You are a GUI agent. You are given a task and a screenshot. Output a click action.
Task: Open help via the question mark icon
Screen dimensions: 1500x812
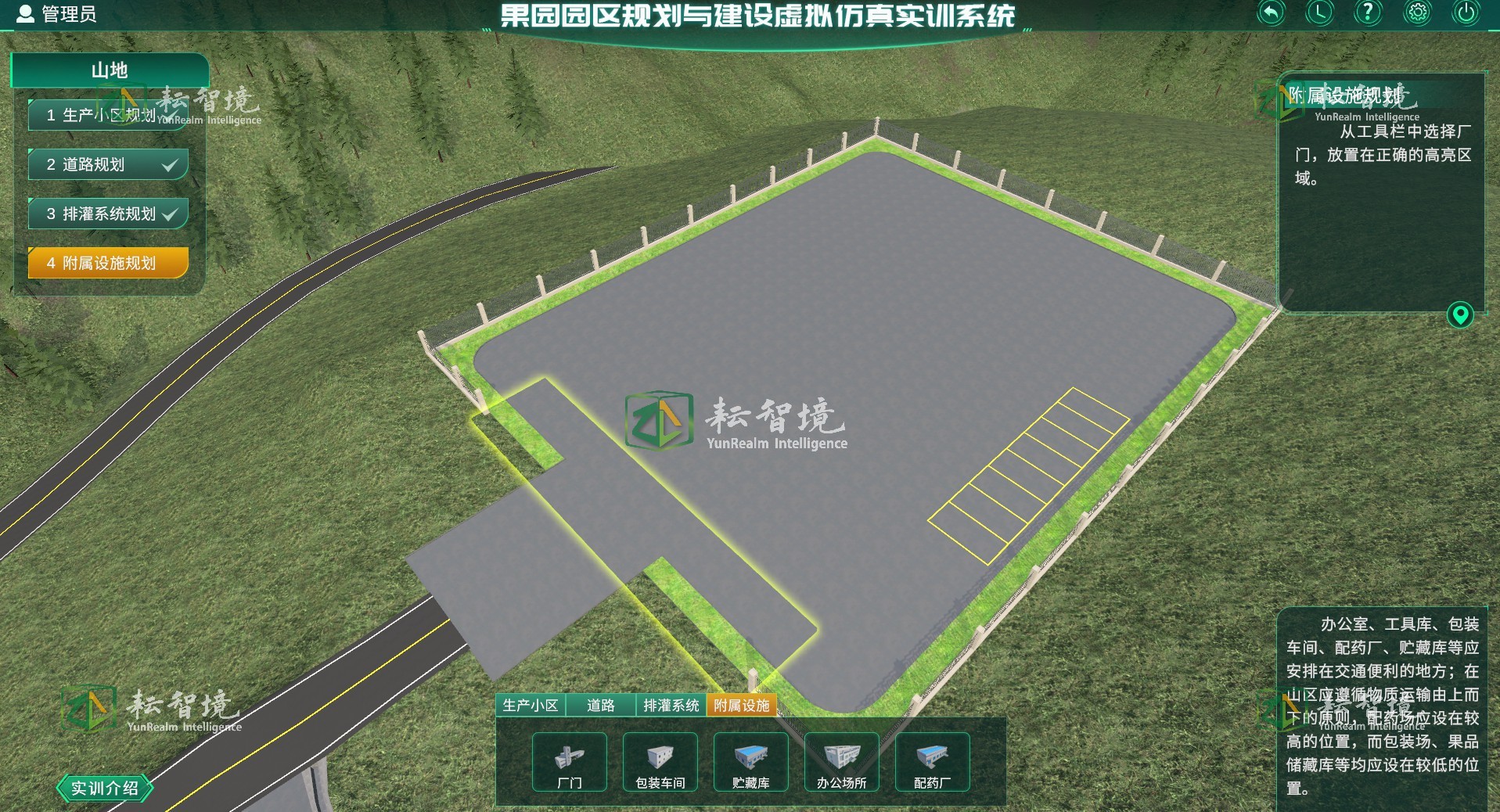[1367, 13]
